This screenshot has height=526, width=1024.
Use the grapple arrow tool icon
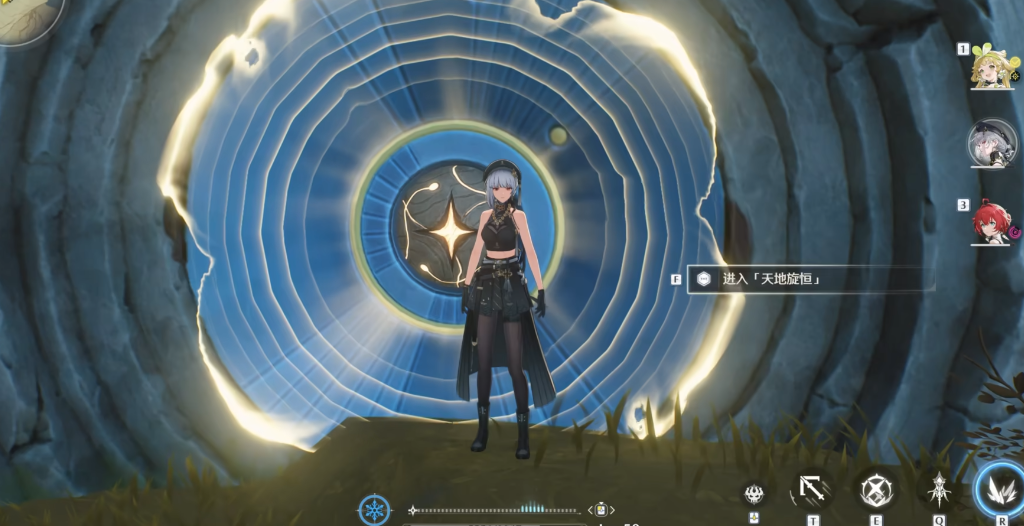pyautogui.click(x=812, y=490)
